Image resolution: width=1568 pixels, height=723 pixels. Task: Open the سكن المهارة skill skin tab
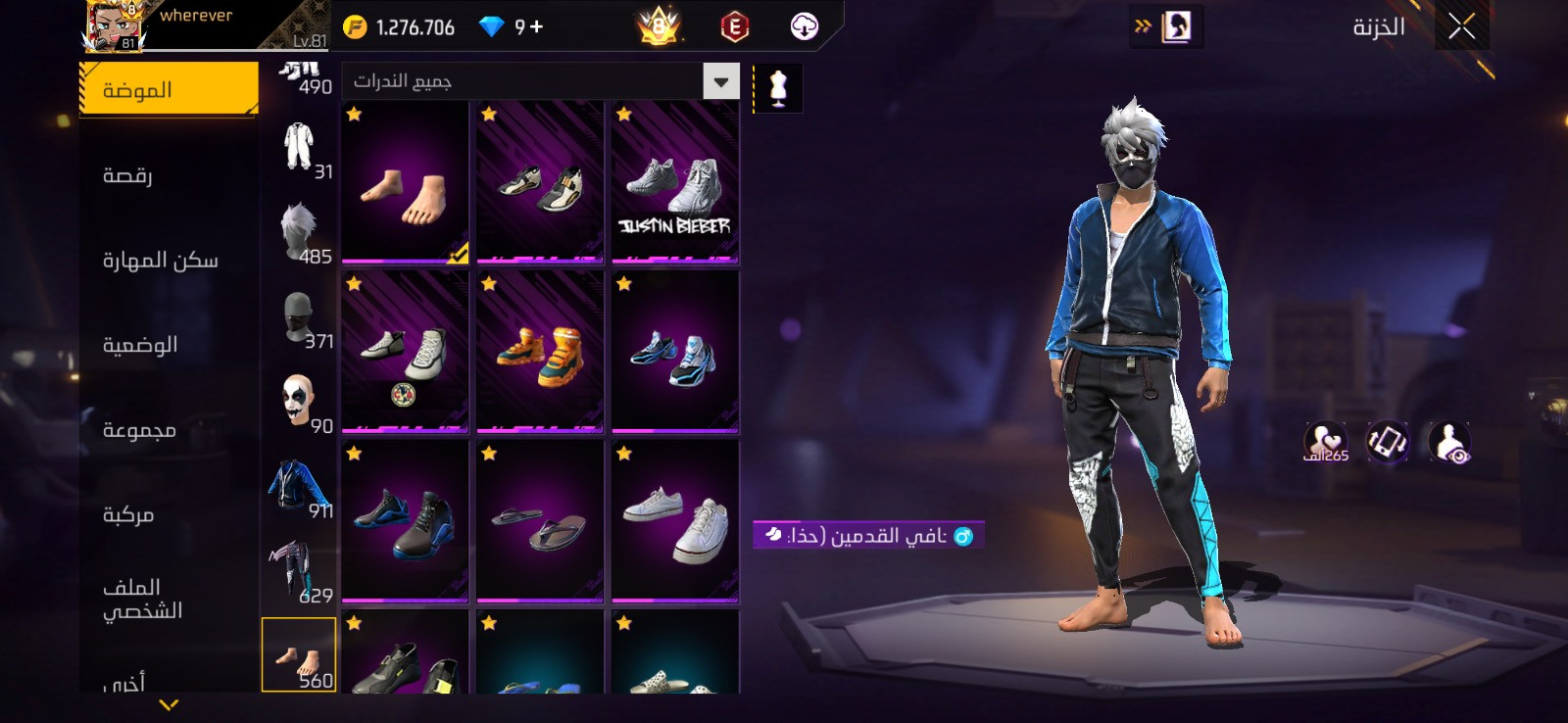pyautogui.click(x=161, y=261)
